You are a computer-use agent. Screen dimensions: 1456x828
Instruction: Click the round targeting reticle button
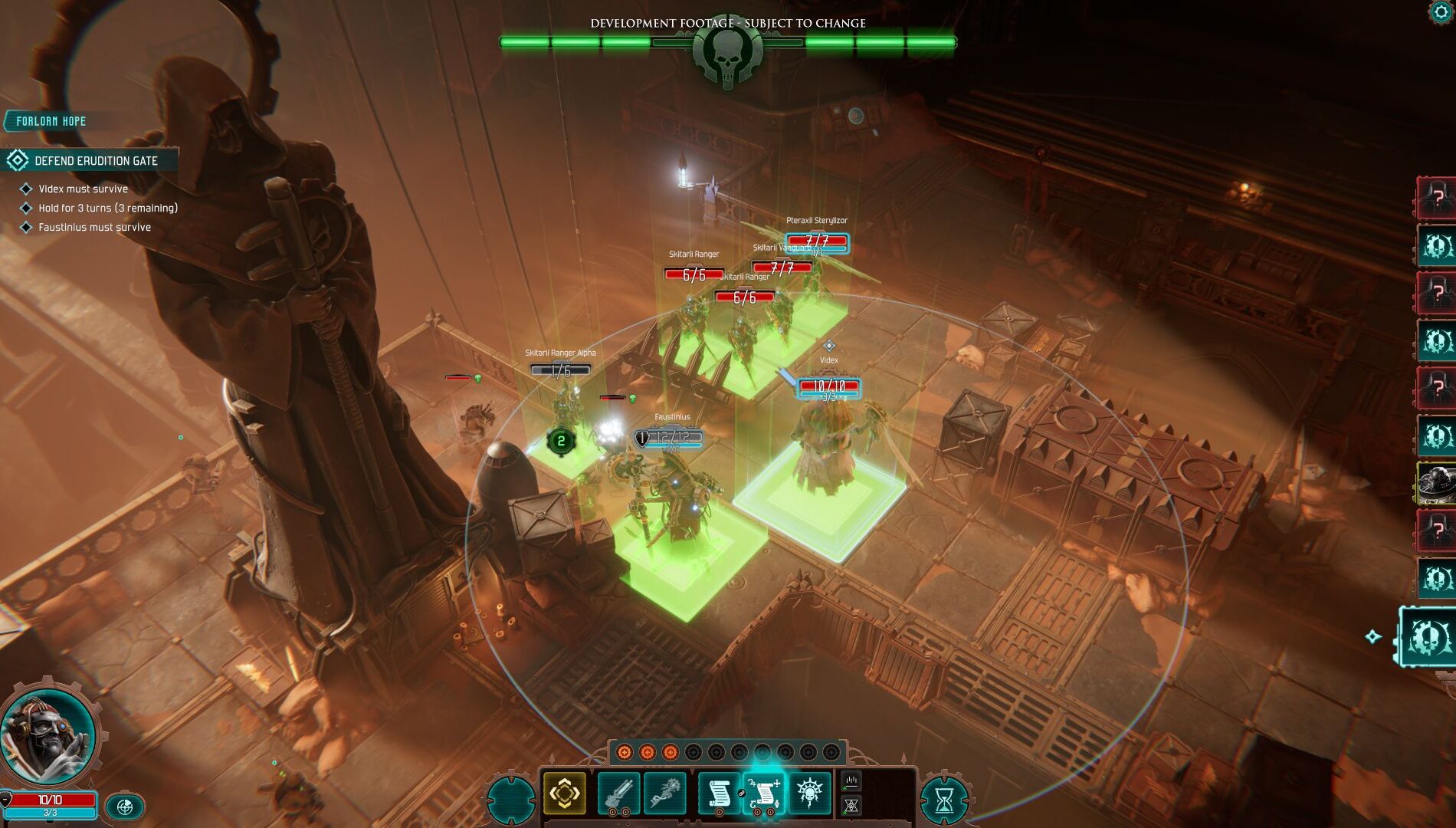(125, 807)
